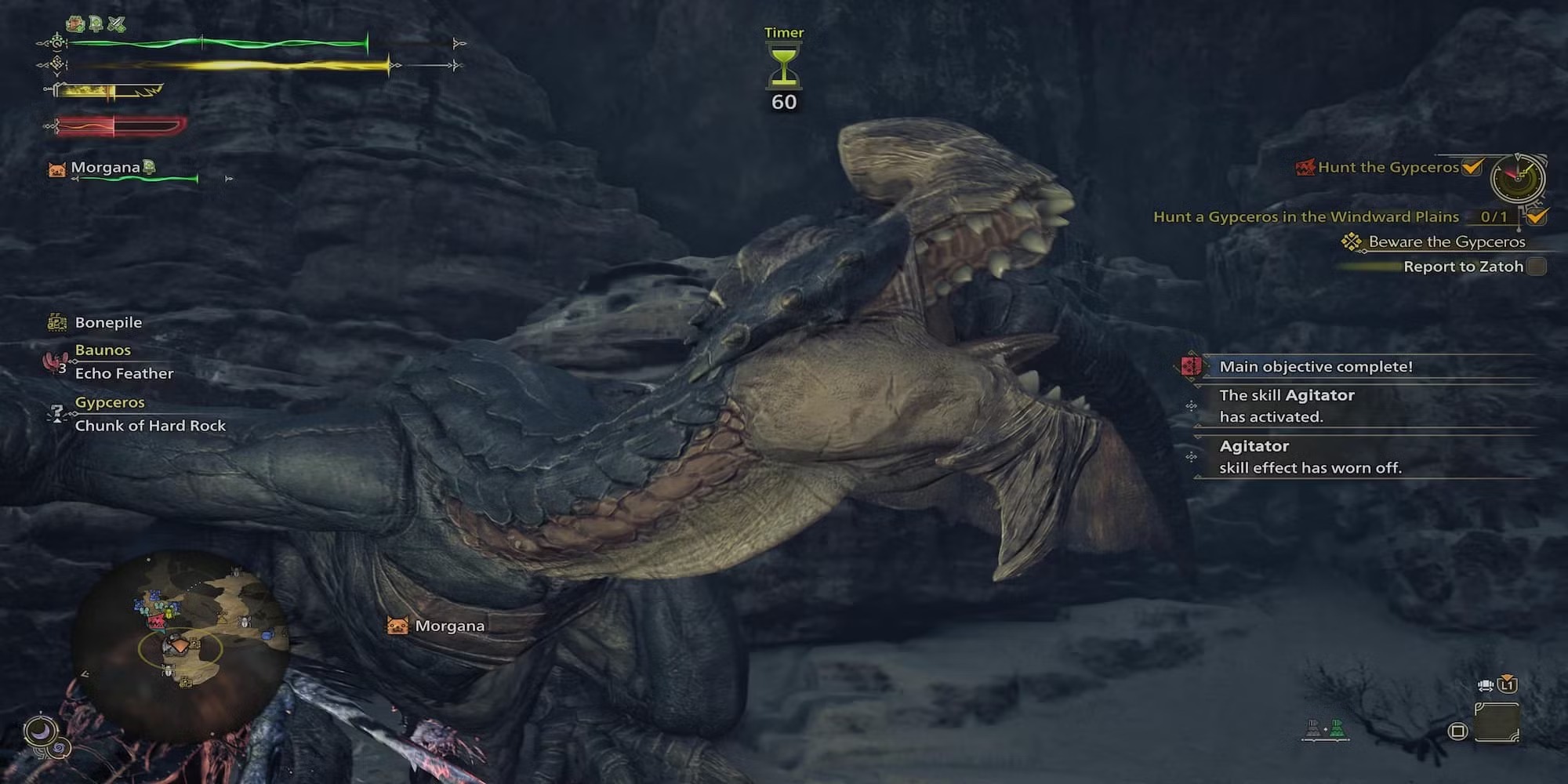1568x784 pixels.
Task: Select the Bonepile gathering entry
Action: 108,322
